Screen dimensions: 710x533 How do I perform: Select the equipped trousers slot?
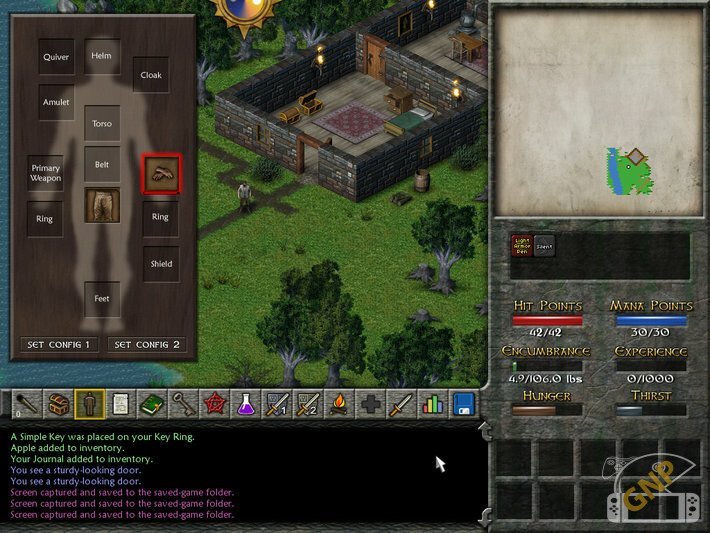tap(102, 205)
